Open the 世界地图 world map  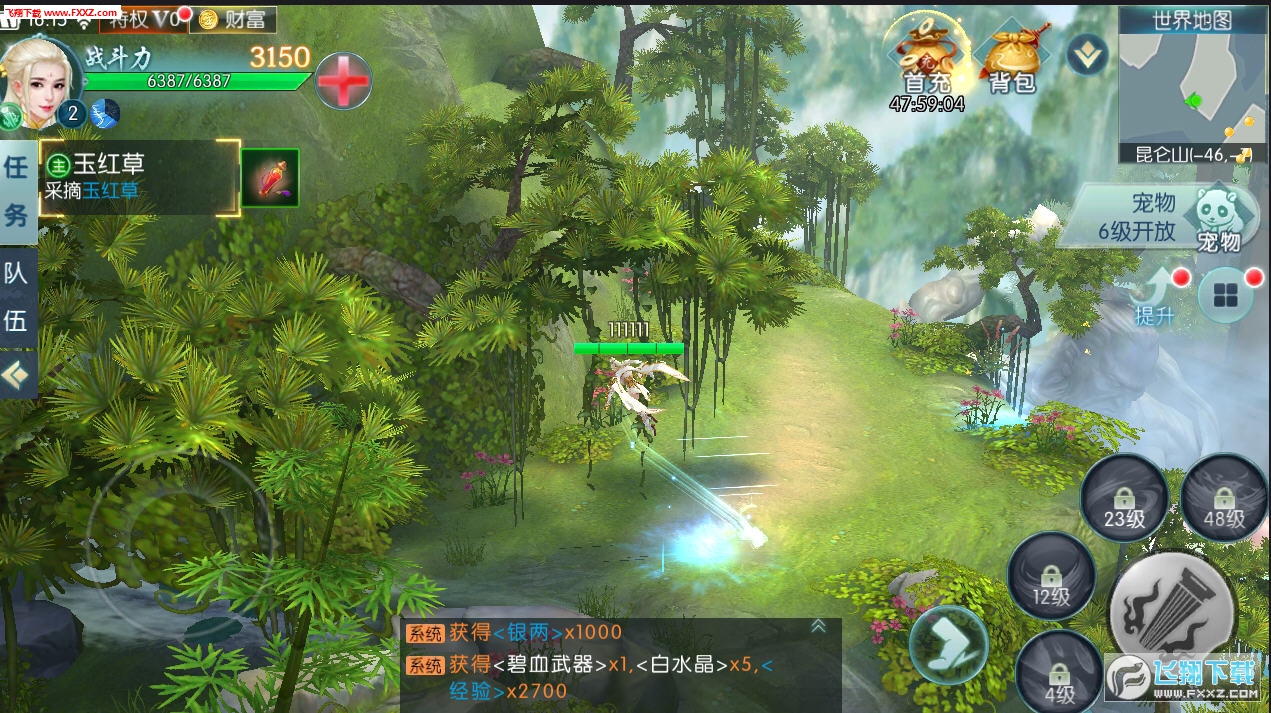click(1192, 20)
